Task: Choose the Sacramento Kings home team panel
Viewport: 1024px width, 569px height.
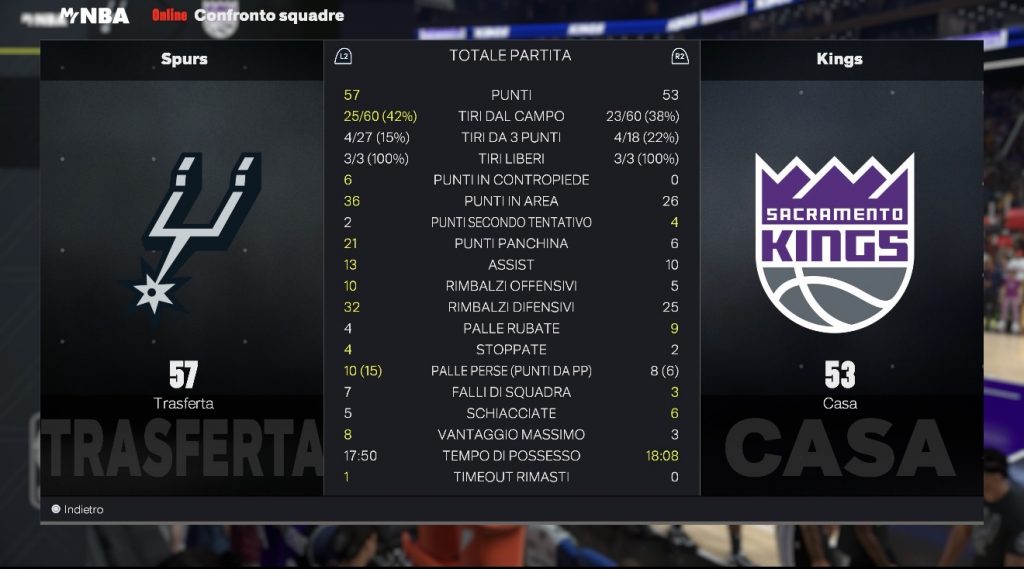Action: tap(840, 268)
